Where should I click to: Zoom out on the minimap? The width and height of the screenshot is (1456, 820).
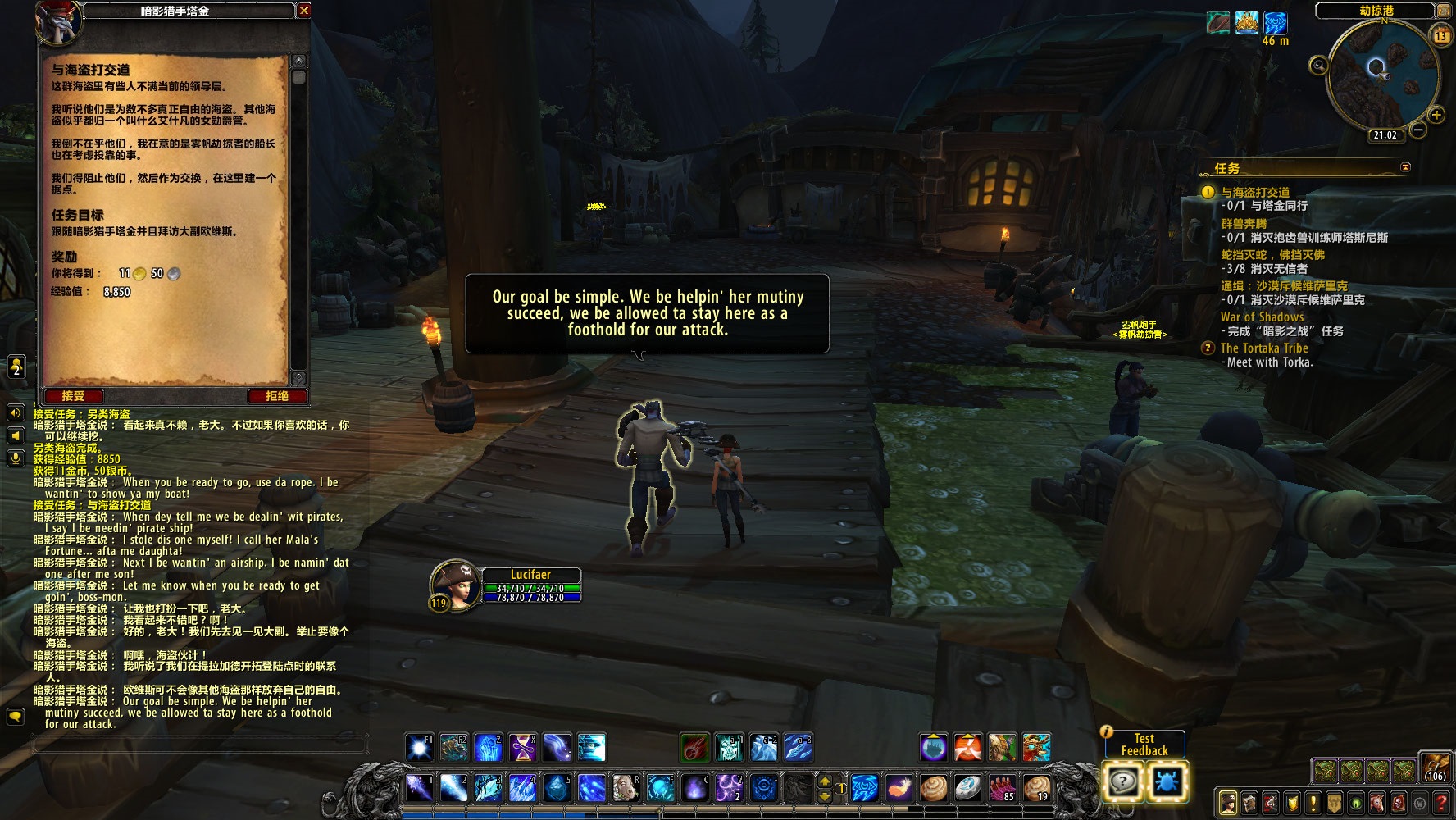1418,130
